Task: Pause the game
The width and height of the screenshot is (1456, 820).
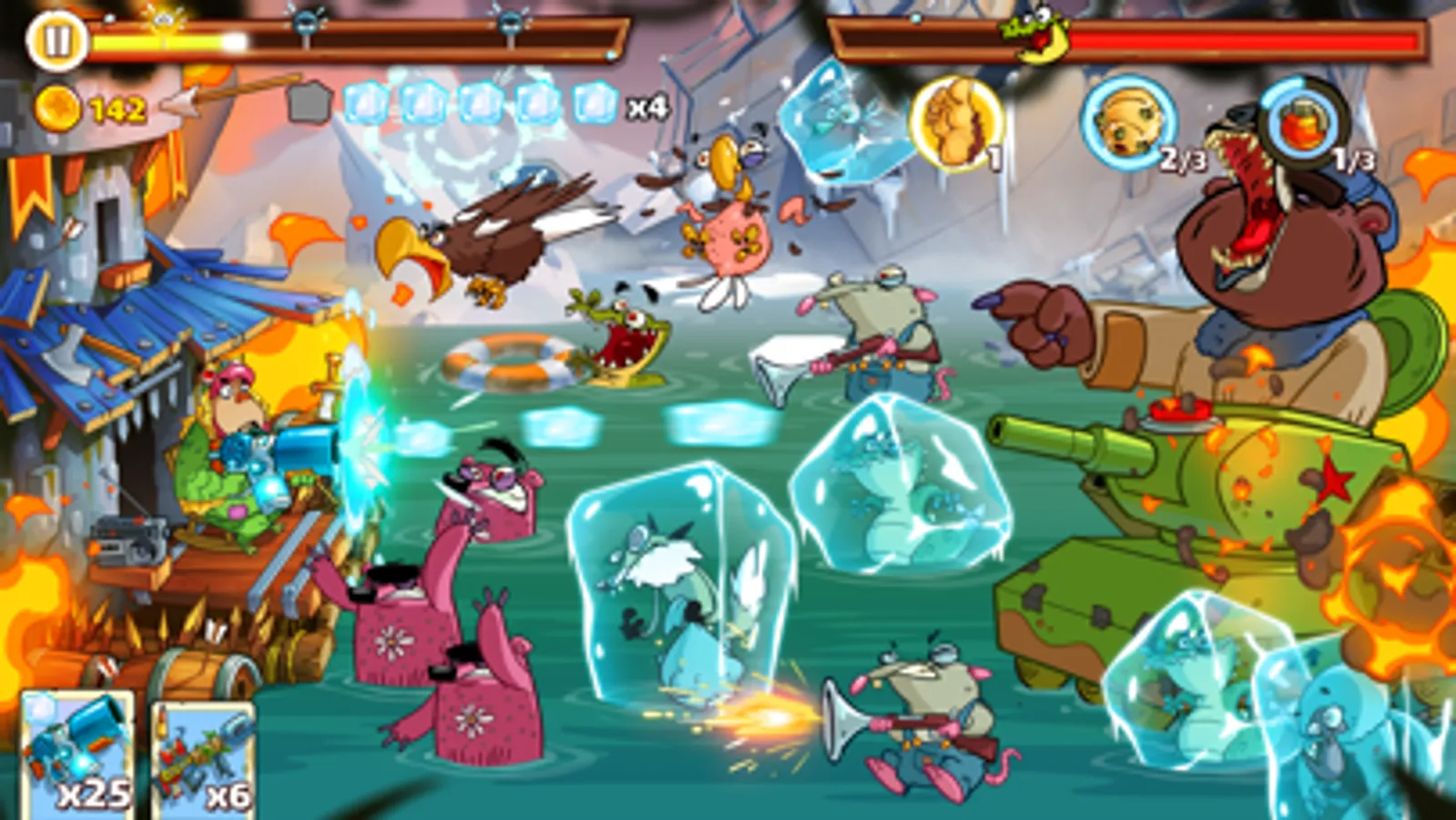Action: 55,38
